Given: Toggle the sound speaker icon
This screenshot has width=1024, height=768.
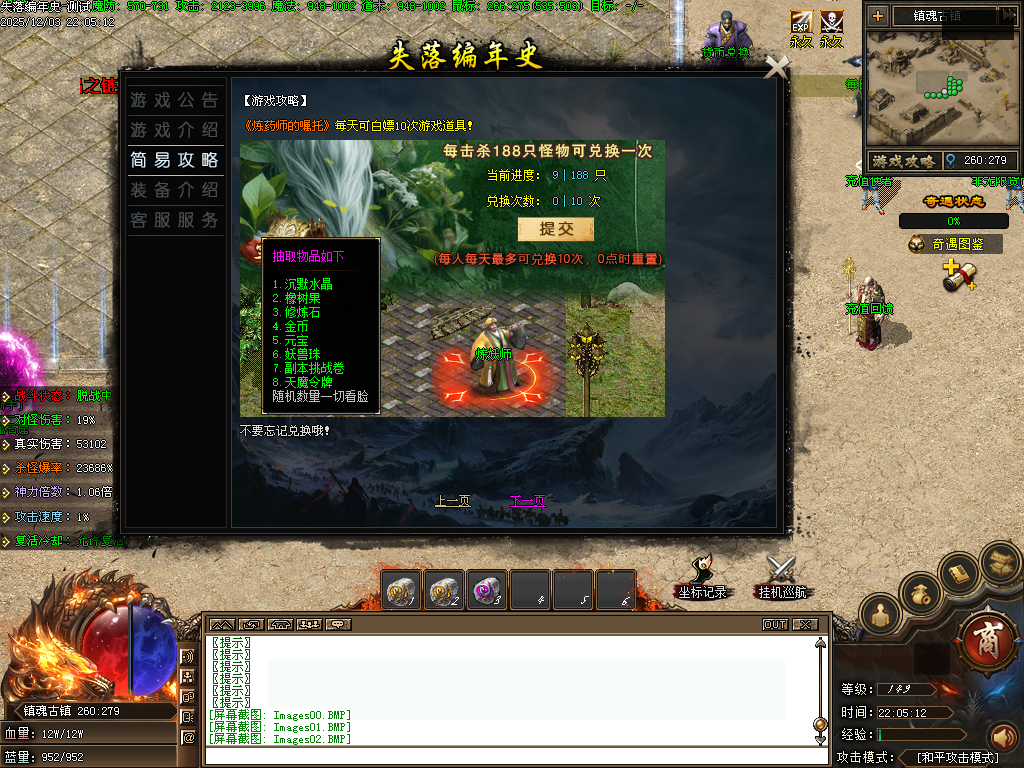Looking at the screenshot, I should 1003,737.
